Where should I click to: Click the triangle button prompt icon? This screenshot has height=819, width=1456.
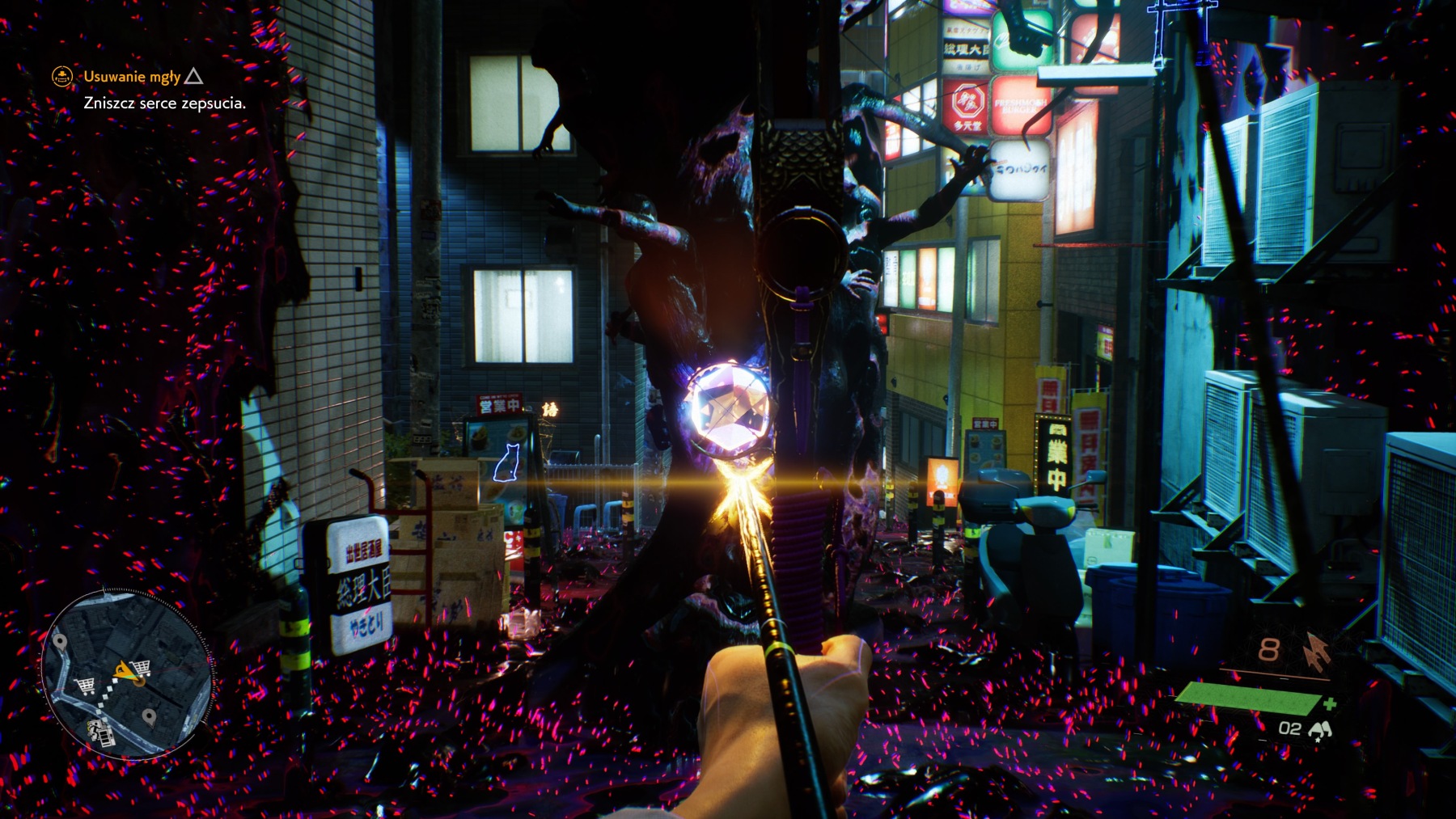tap(192, 77)
